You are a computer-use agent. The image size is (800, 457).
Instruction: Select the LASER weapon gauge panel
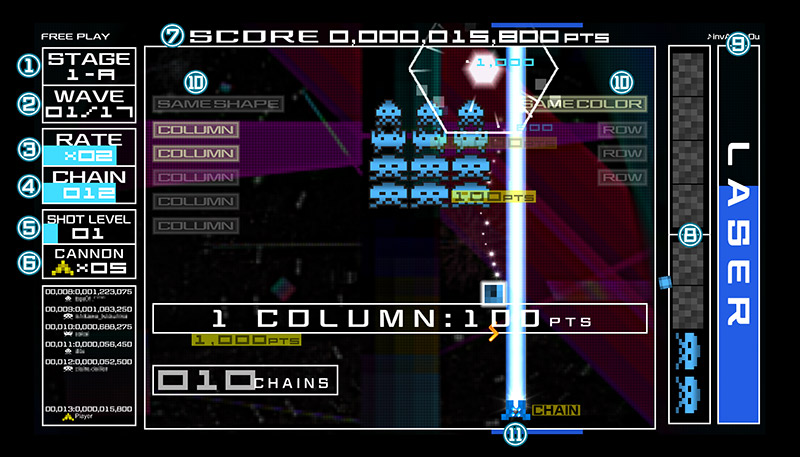(737, 235)
